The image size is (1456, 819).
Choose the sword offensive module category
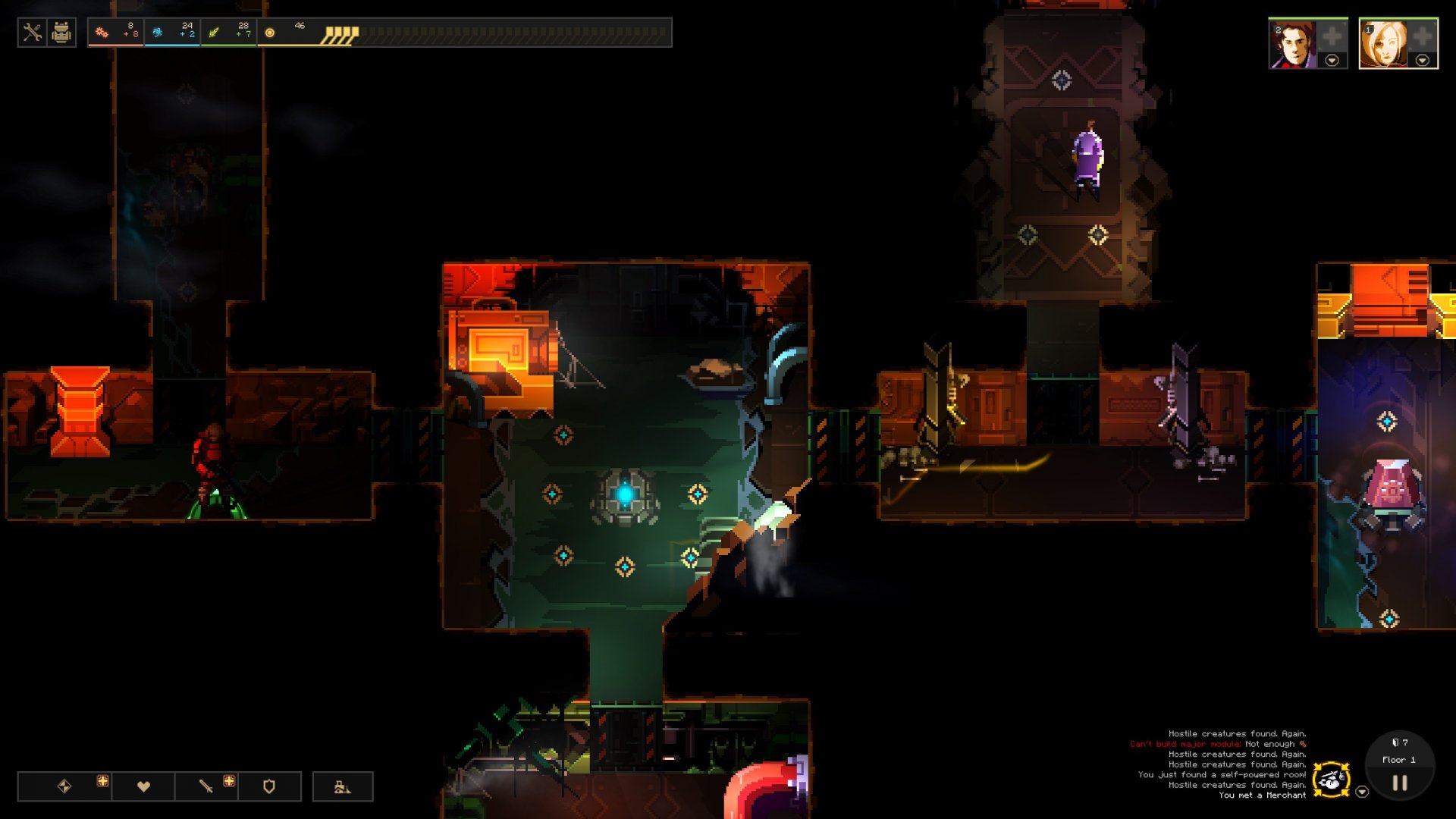tap(206, 786)
